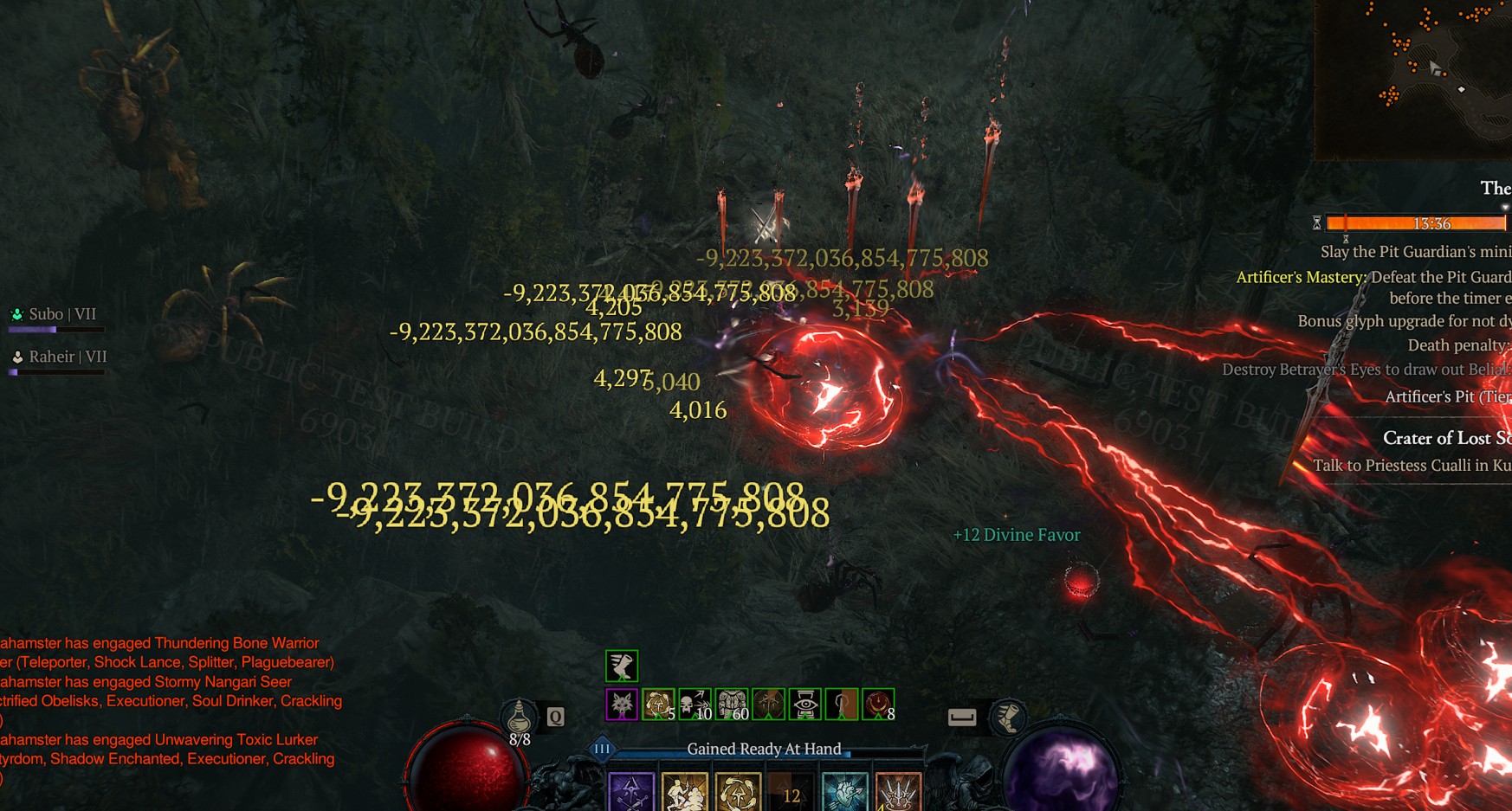This screenshot has height=811, width=1512.
Task: Use the running figure dash skill
Action: click(x=684, y=794)
